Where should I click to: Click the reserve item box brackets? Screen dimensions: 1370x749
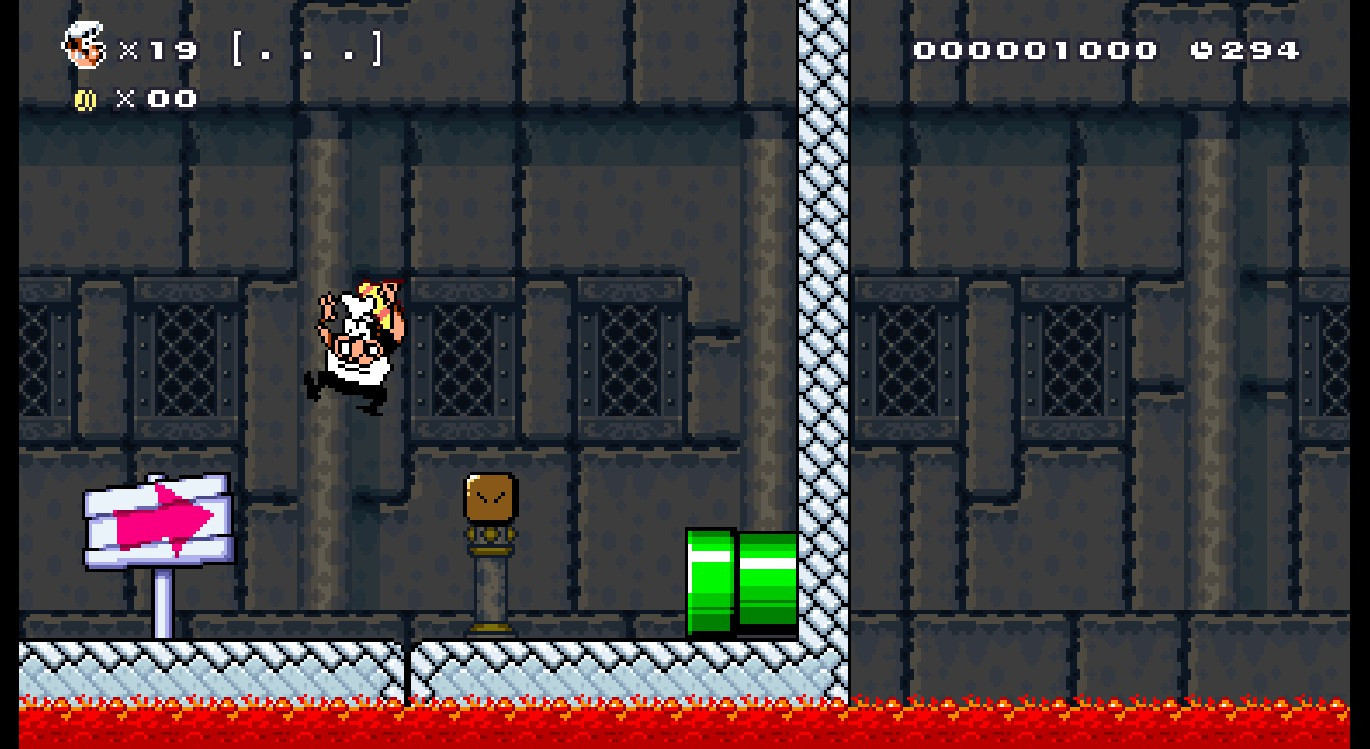point(305,50)
